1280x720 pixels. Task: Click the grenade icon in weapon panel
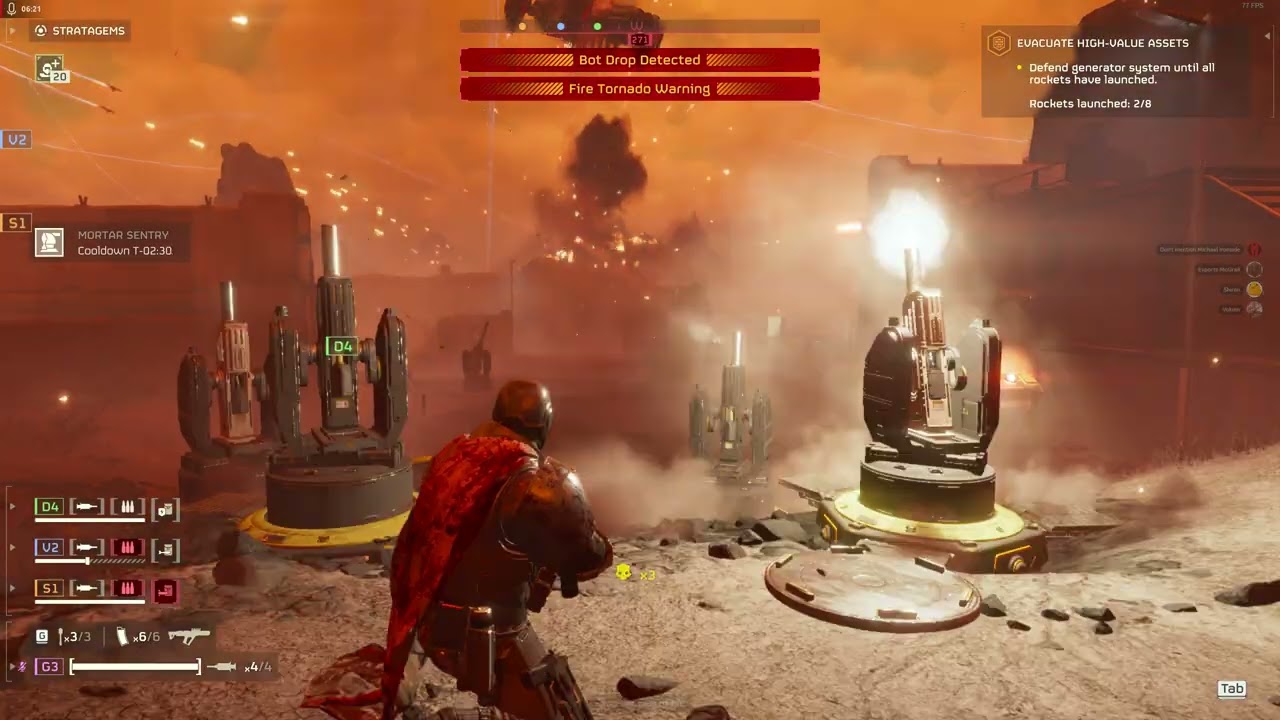coord(63,636)
